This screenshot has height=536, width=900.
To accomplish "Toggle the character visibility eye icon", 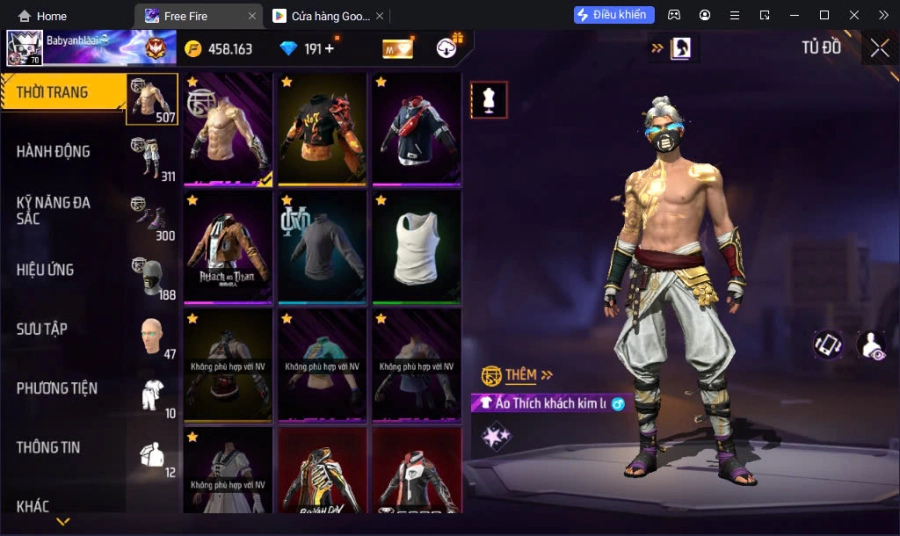I will pos(871,345).
